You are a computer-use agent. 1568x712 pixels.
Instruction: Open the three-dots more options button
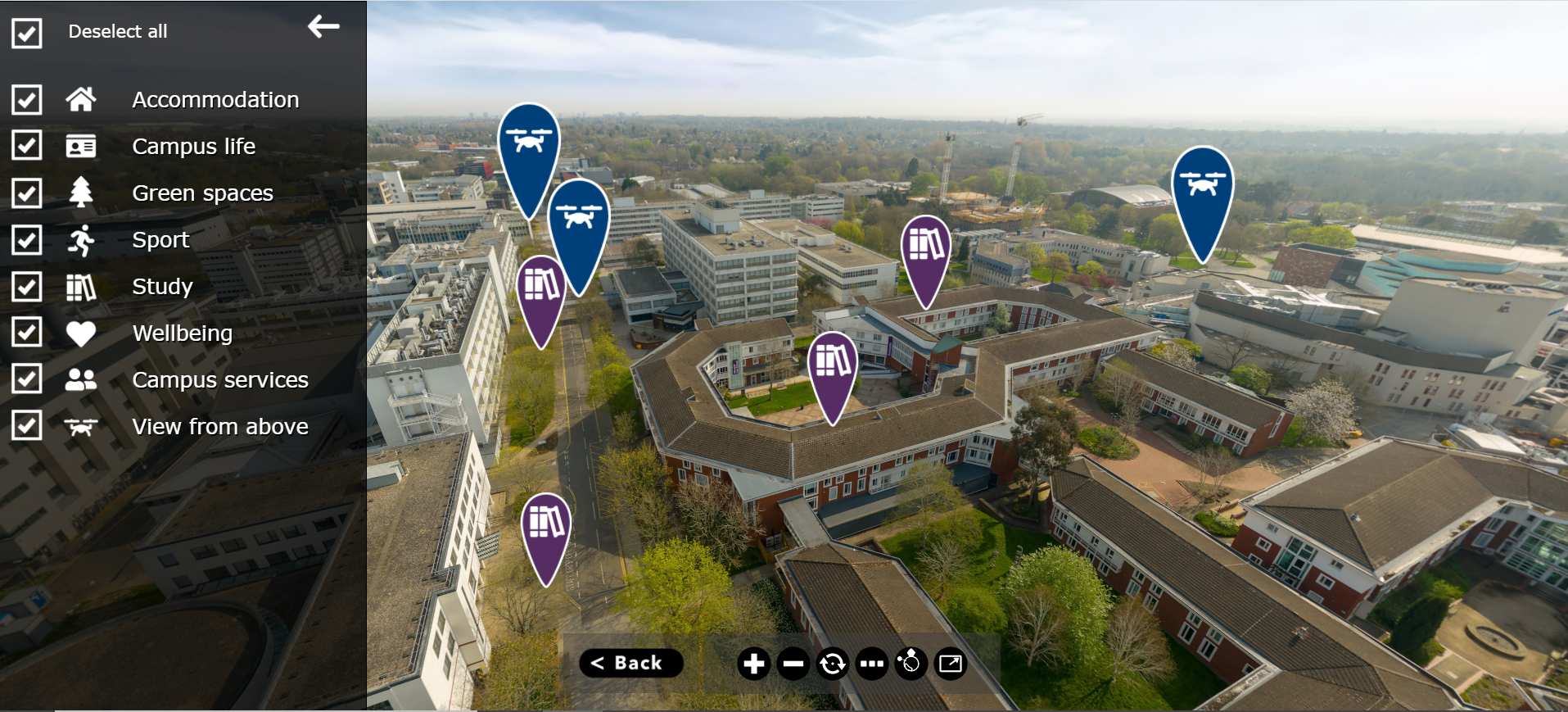click(871, 664)
